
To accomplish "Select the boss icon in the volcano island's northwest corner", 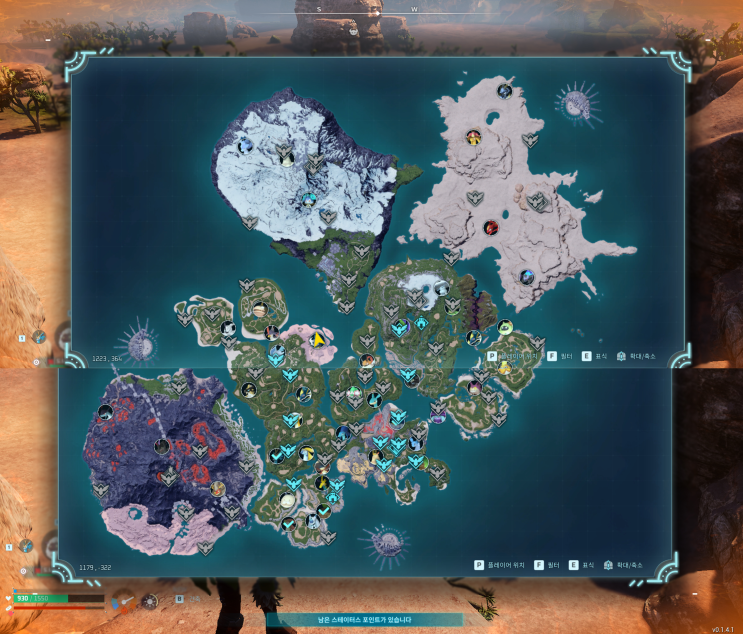I will (x=105, y=411).
